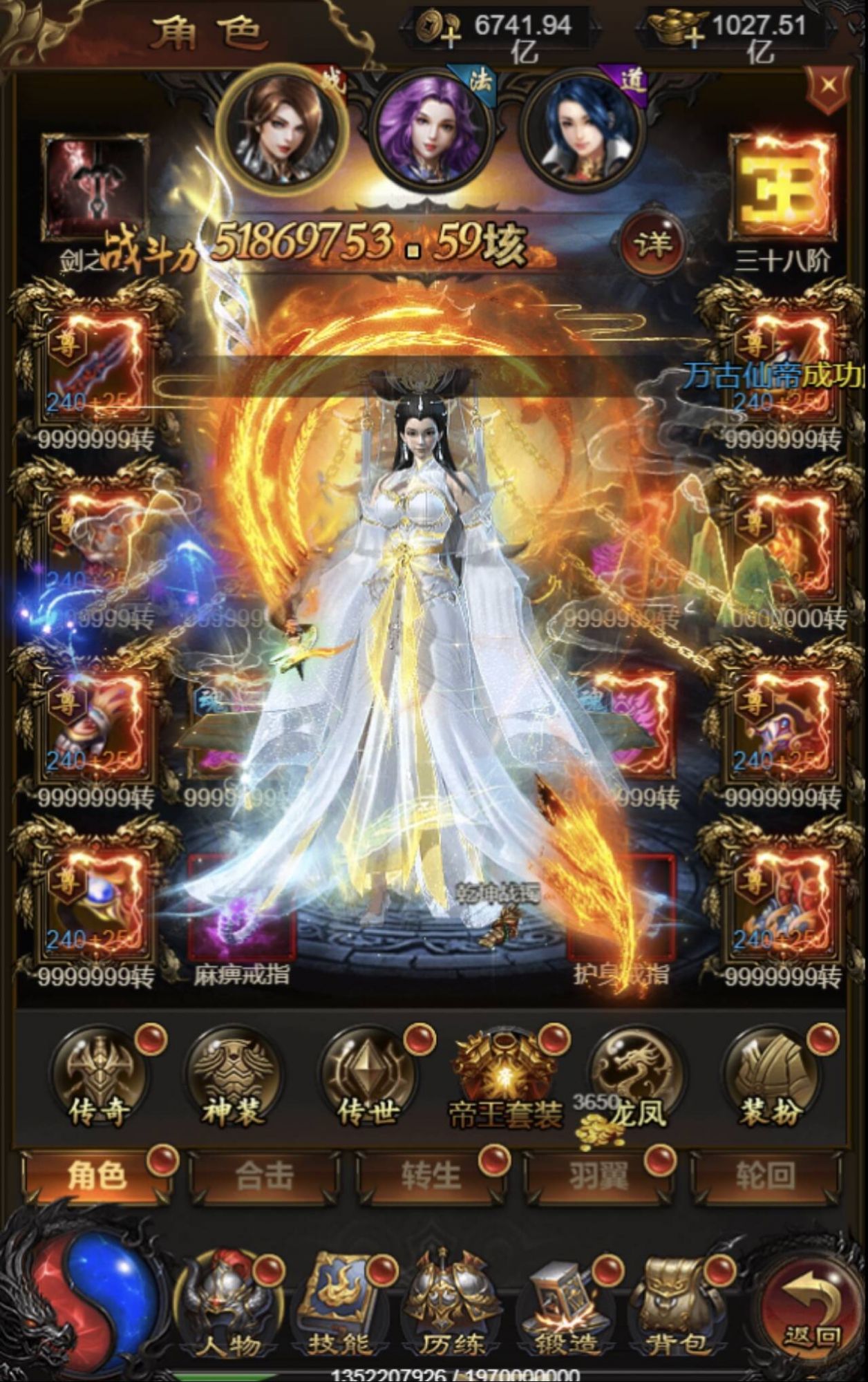Switch to the 转生 tab

pyautogui.click(x=431, y=1175)
